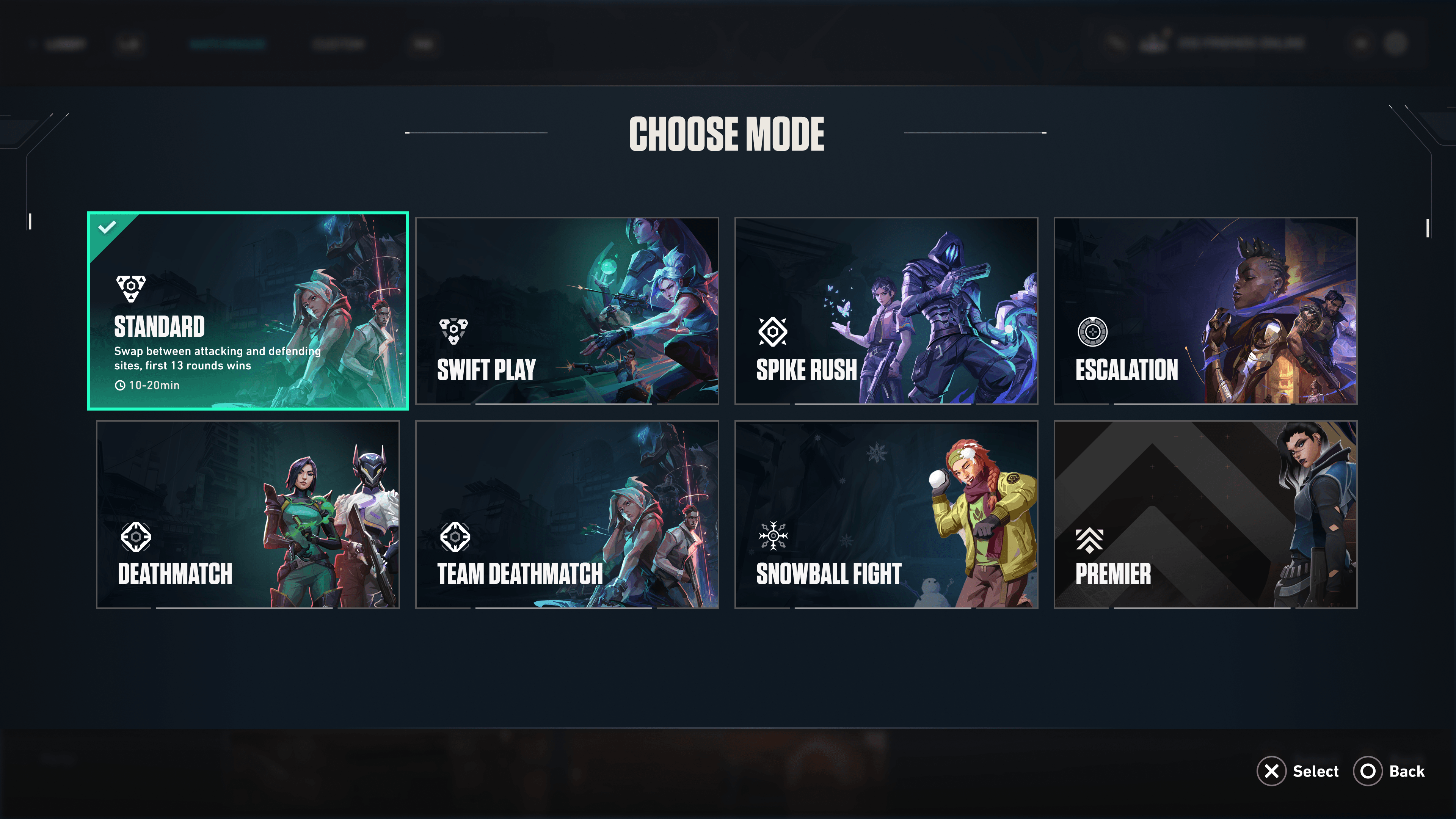The width and height of the screenshot is (1456, 819).
Task: Select the Standard game mode tile
Action: 248,311
